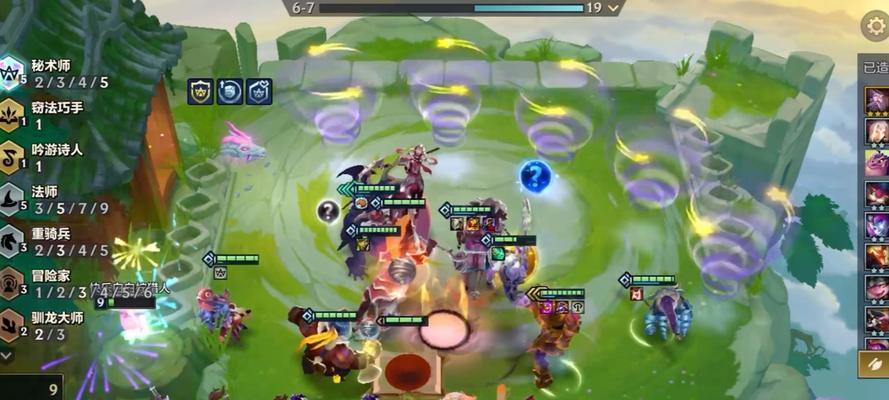Tap the 吟游诗人 trait row

coord(45,157)
